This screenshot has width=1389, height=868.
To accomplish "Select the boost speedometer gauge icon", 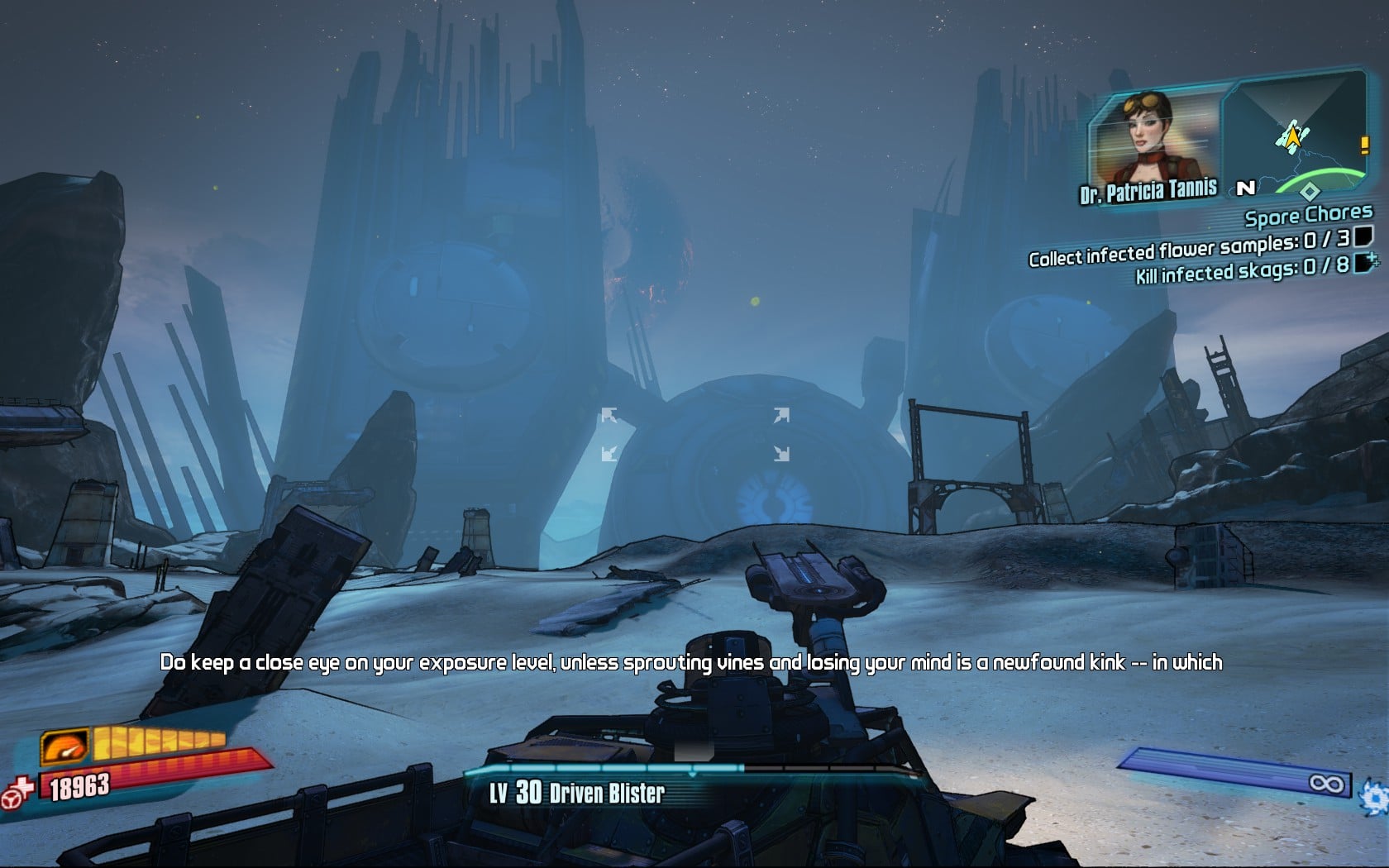I will [x=64, y=746].
